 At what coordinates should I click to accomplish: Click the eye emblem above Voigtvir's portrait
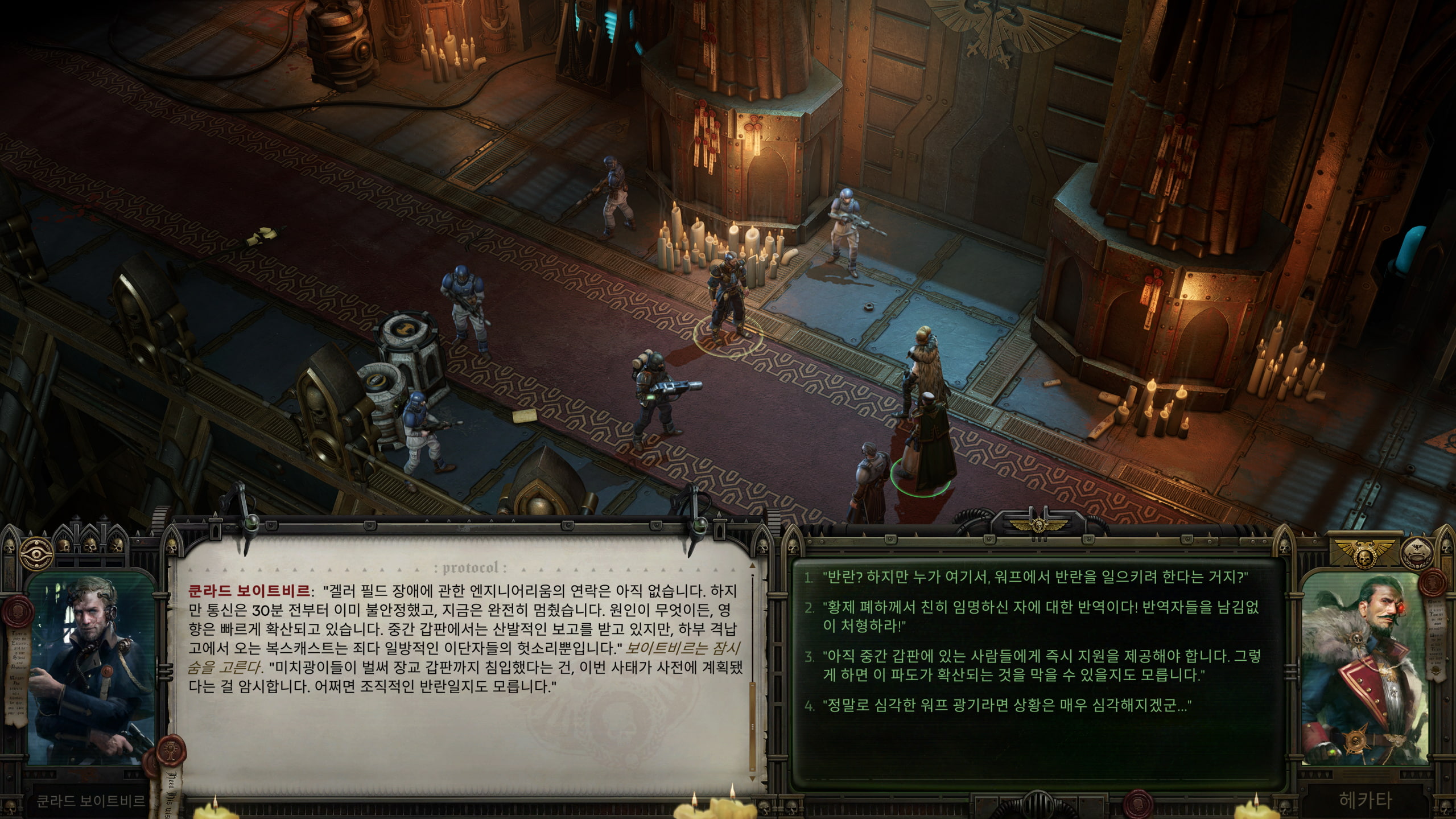pos(37,551)
